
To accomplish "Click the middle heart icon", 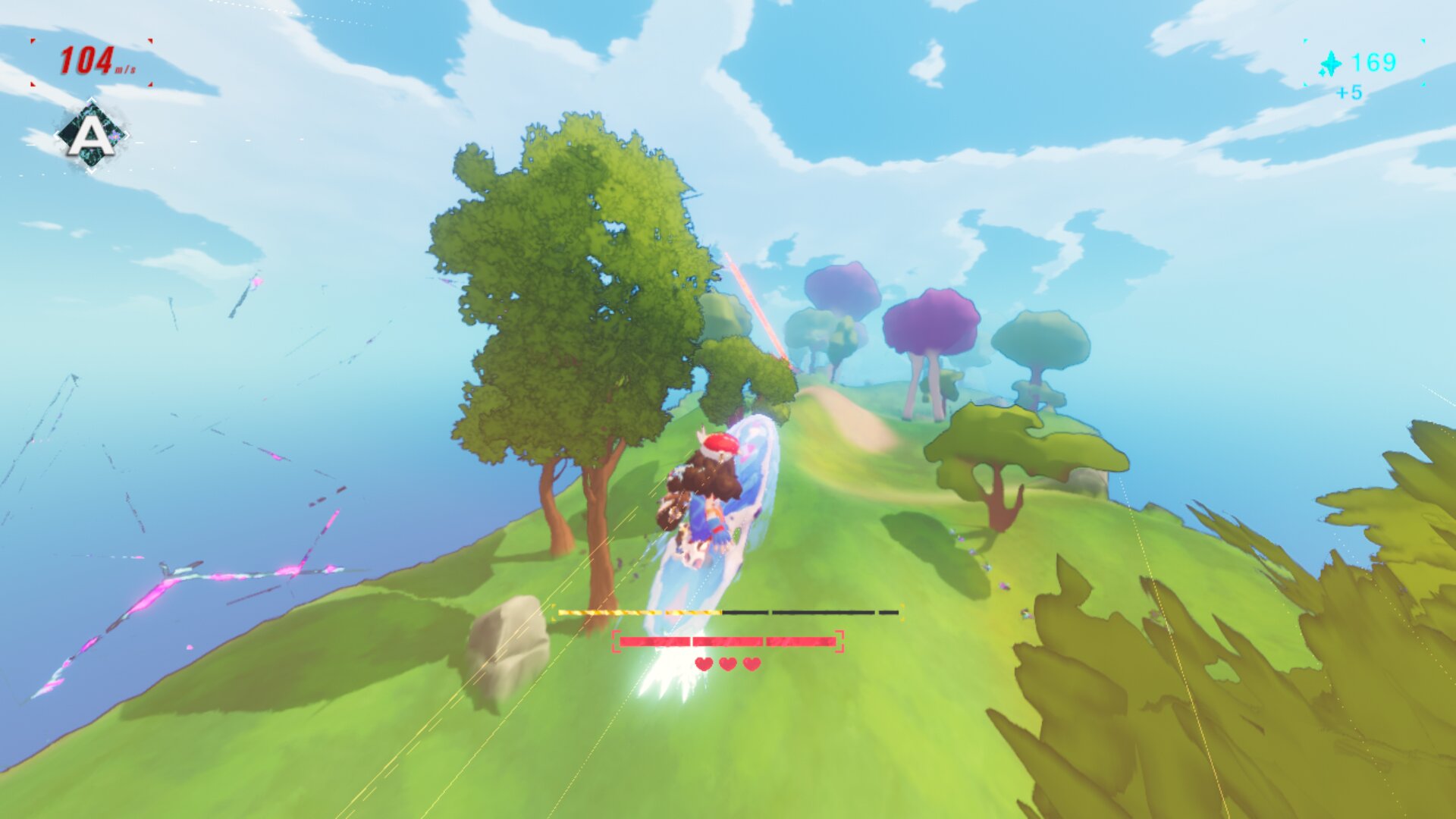I will point(727,664).
